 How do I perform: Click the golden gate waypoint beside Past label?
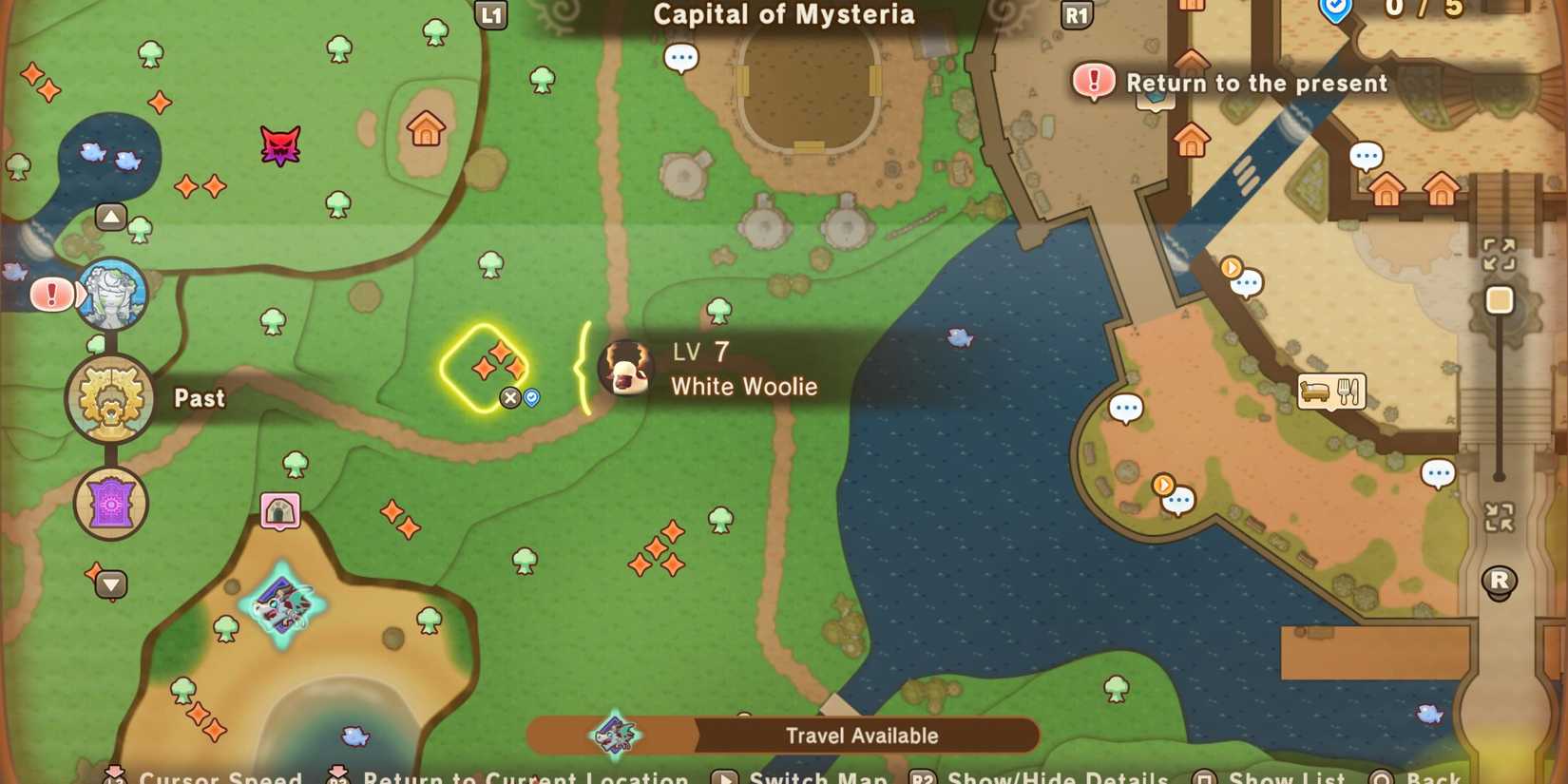point(110,399)
